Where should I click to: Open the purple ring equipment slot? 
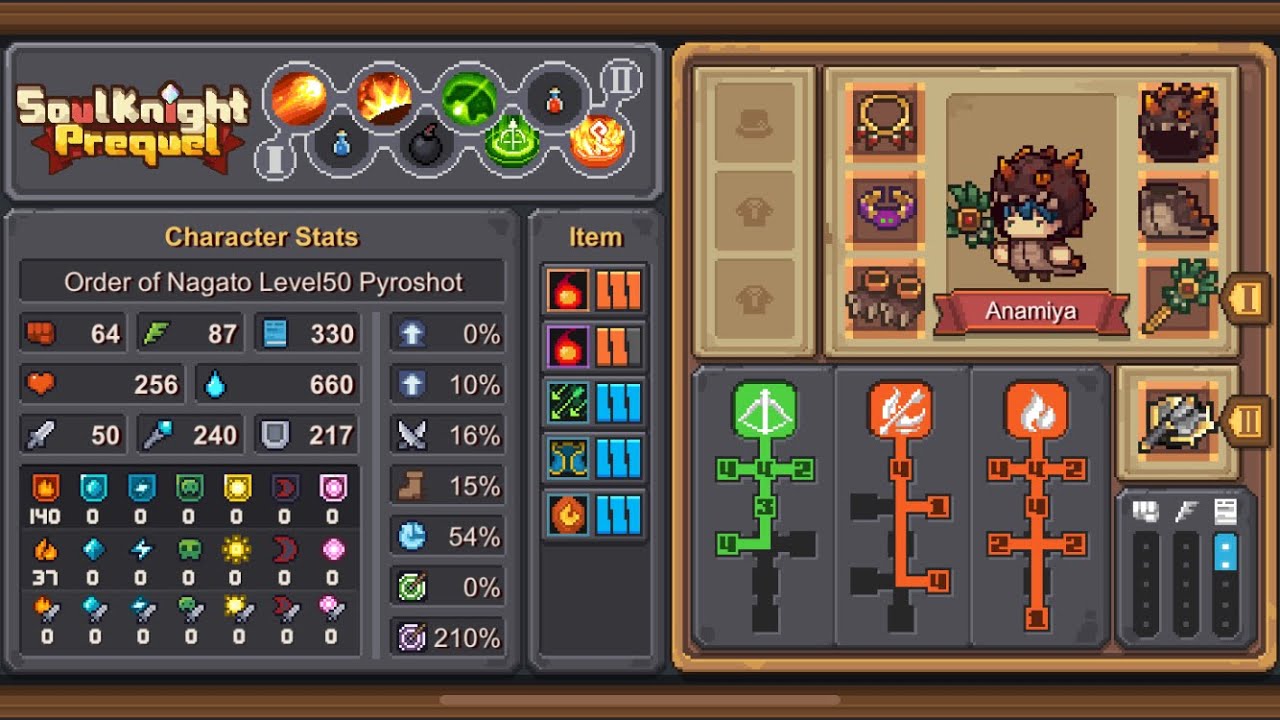pos(885,209)
